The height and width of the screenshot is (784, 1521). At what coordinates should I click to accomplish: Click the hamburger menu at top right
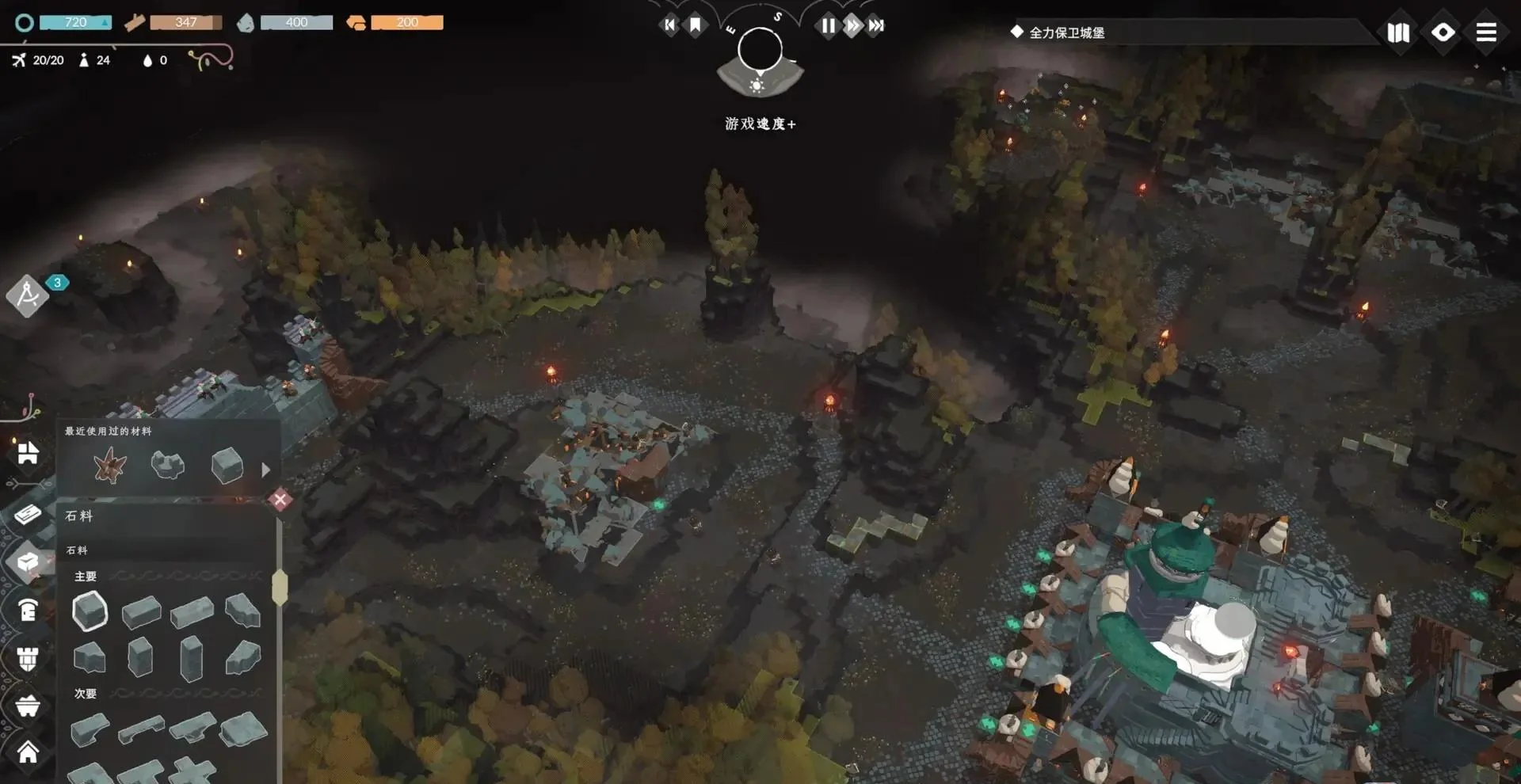click(x=1486, y=32)
